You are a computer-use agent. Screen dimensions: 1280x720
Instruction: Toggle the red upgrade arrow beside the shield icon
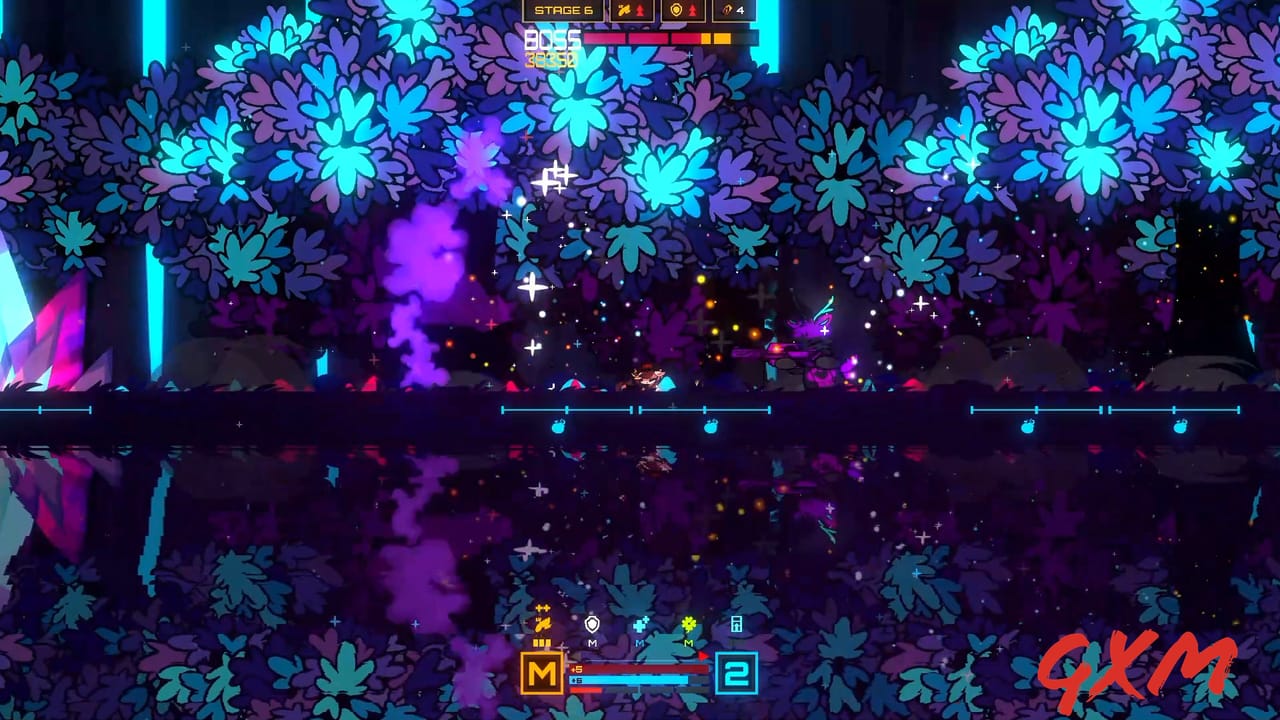(x=693, y=10)
